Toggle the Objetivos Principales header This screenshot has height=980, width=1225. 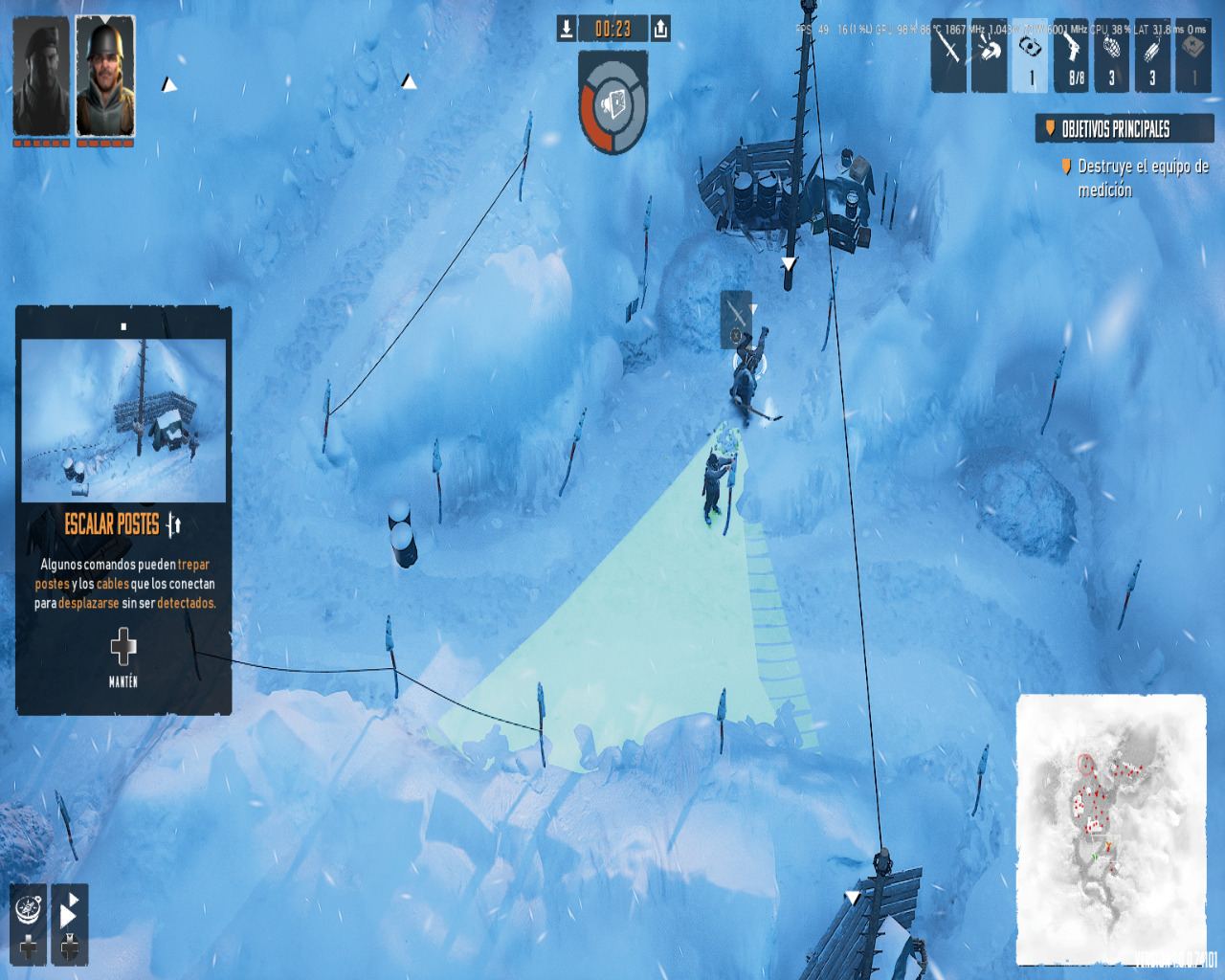pyautogui.click(x=1124, y=129)
